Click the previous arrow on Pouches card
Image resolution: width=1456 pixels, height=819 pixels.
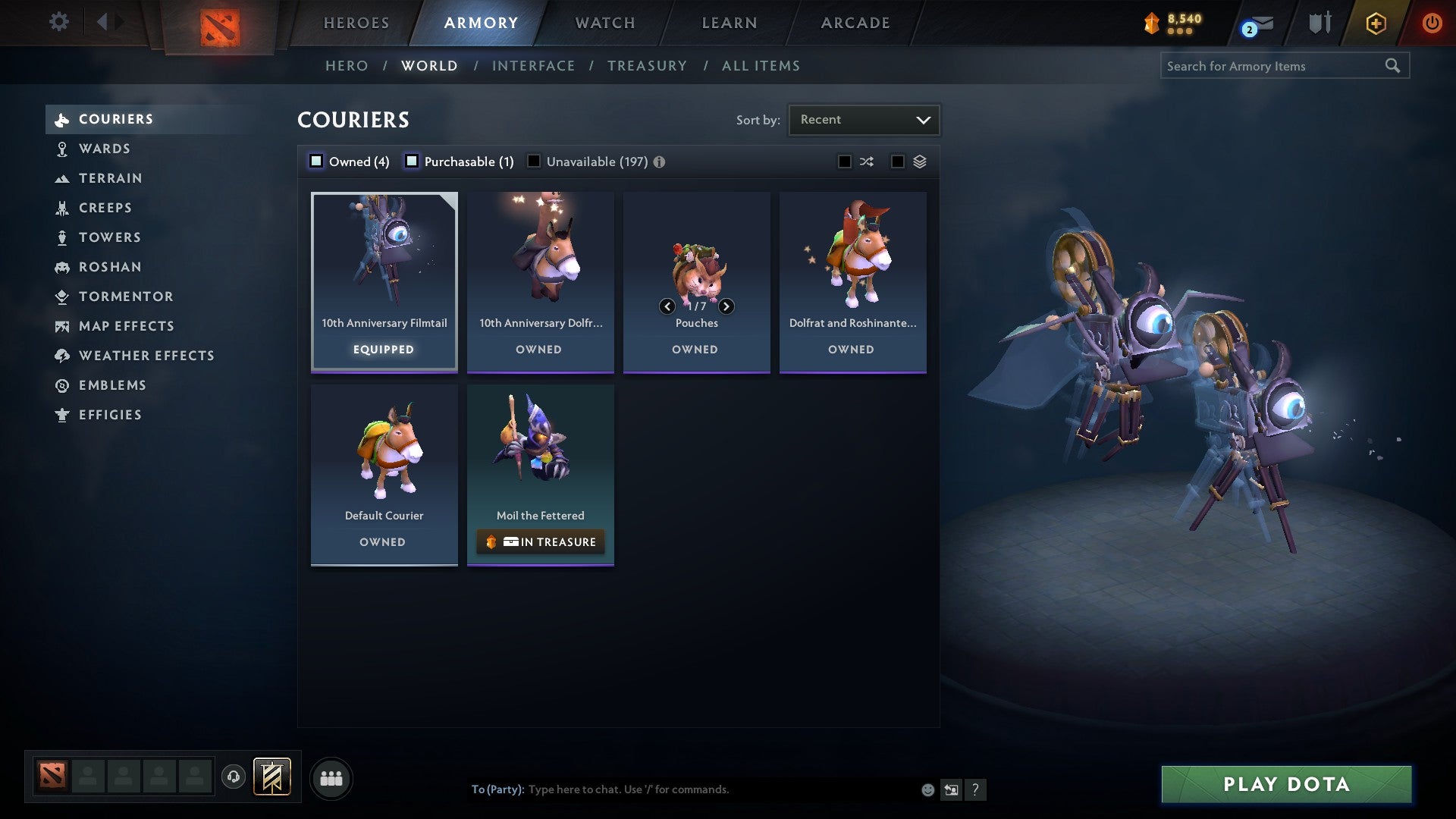tap(667, 306)
